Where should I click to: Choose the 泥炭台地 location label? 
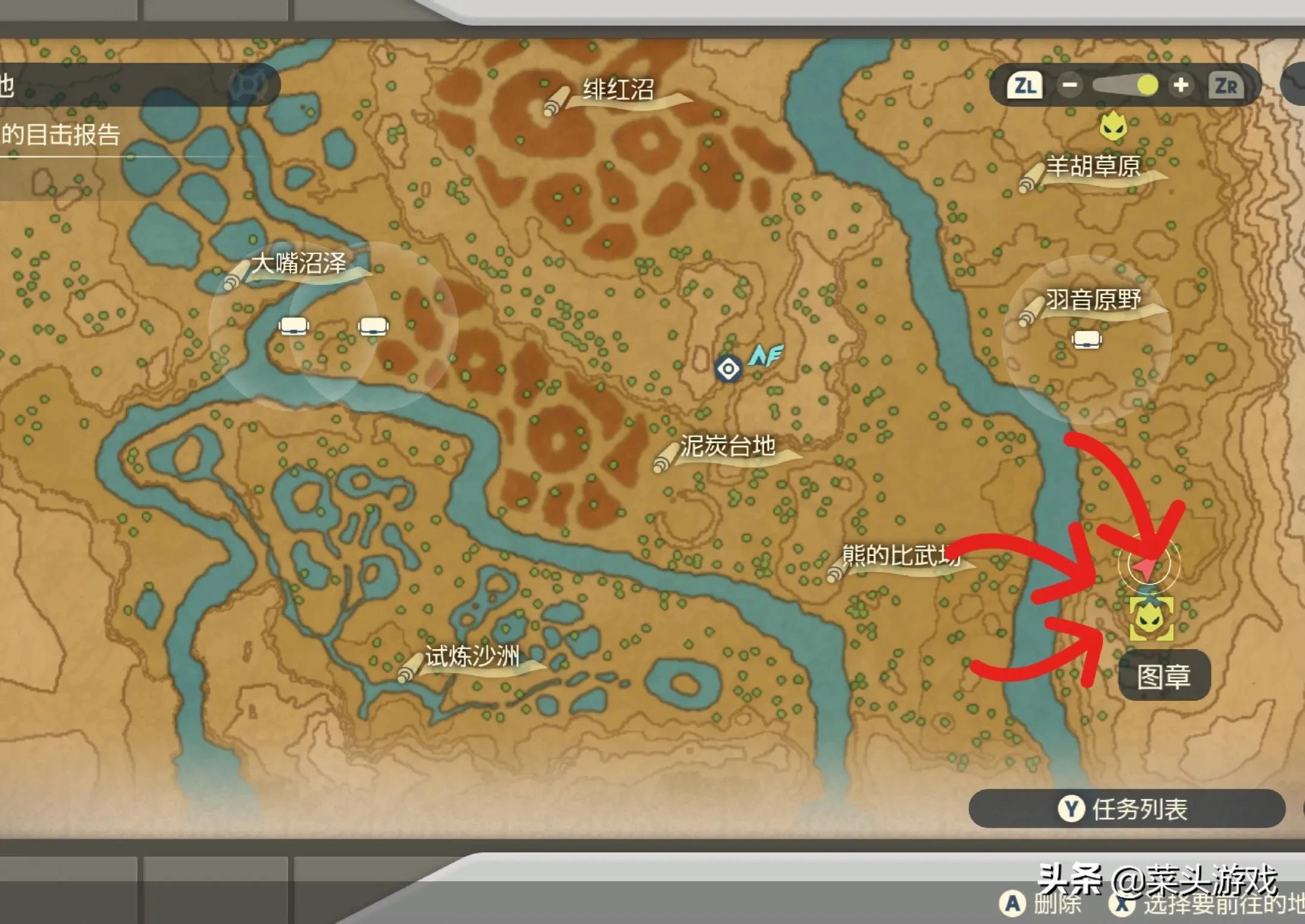click(727, 446)
